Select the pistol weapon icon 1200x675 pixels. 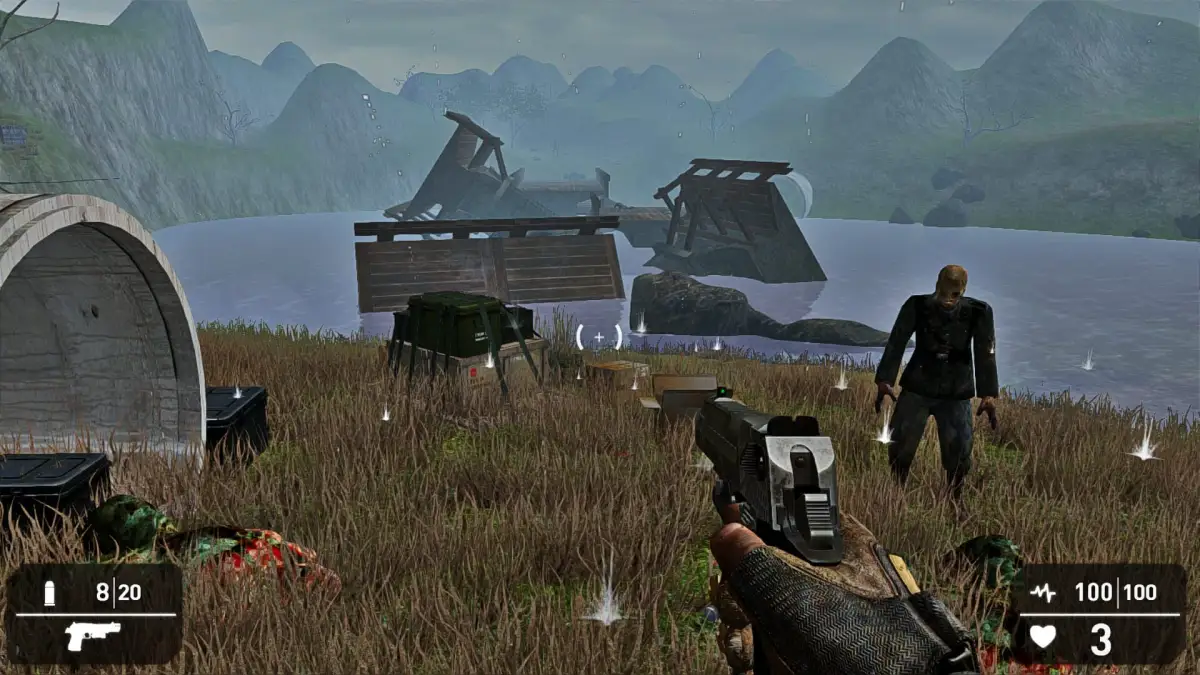click(93, 636)
